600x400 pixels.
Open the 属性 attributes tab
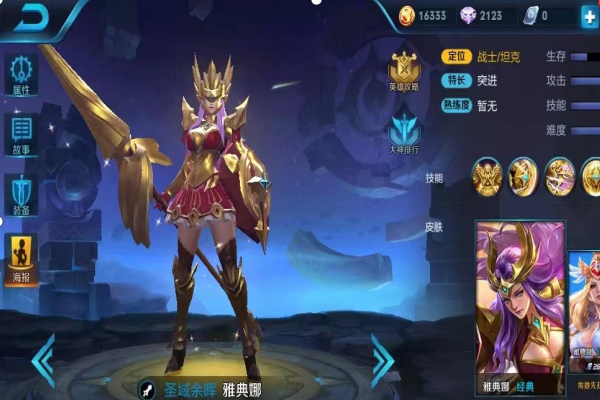pos(21,75)
